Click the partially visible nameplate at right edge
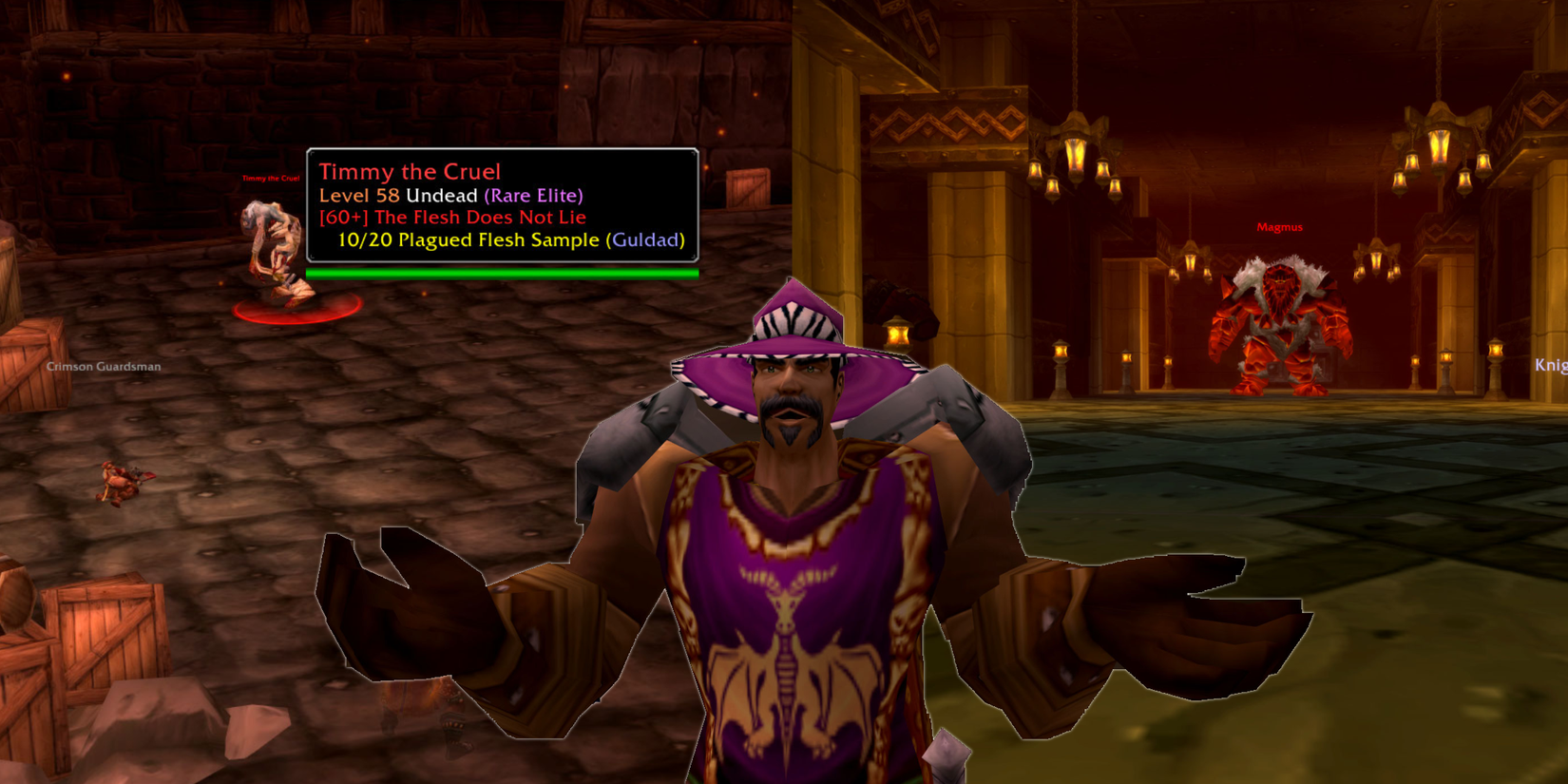The height and width of the screenshot is (784, 1568). click(x=1551, y=364)
